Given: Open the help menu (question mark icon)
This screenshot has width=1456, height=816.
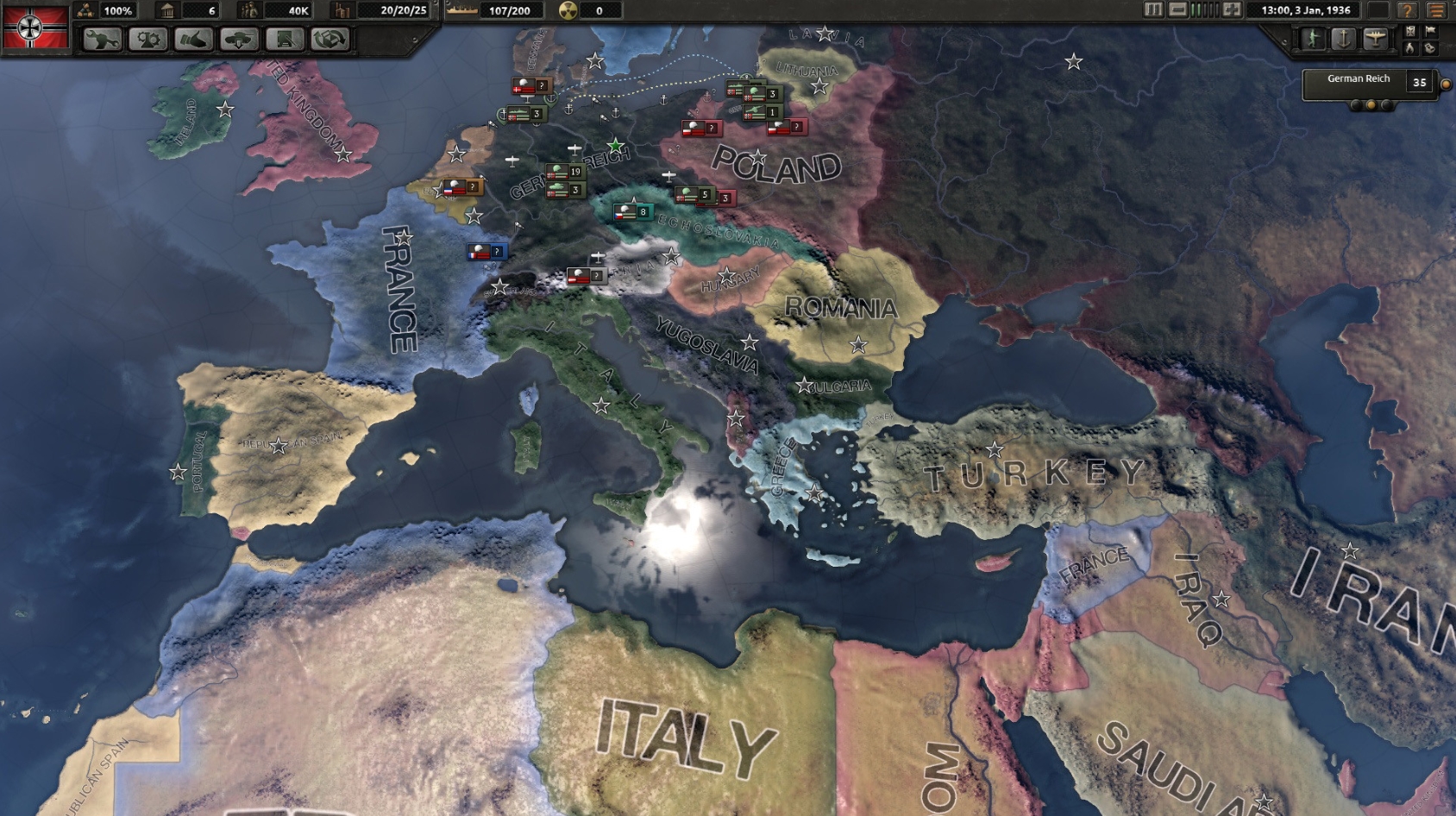Looking at the screenshot, I should click(x=1409, y=10).
